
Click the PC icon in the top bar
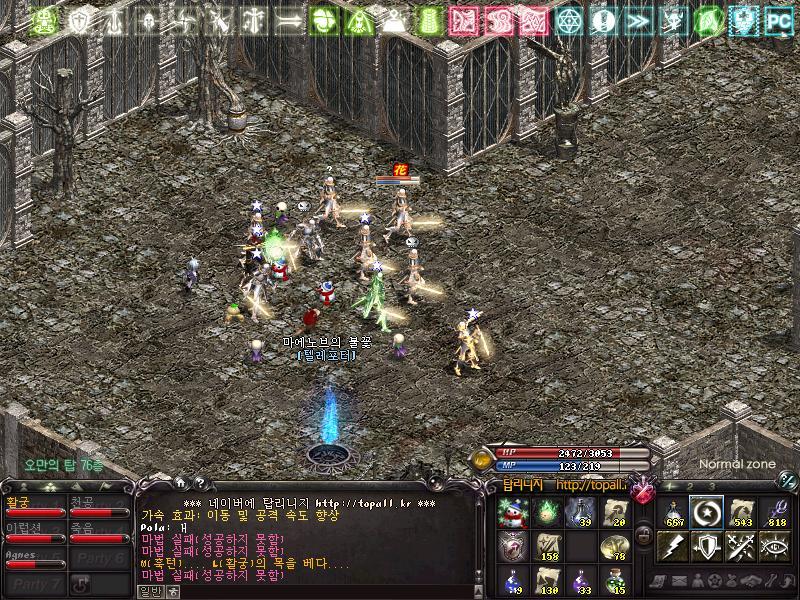778,19
